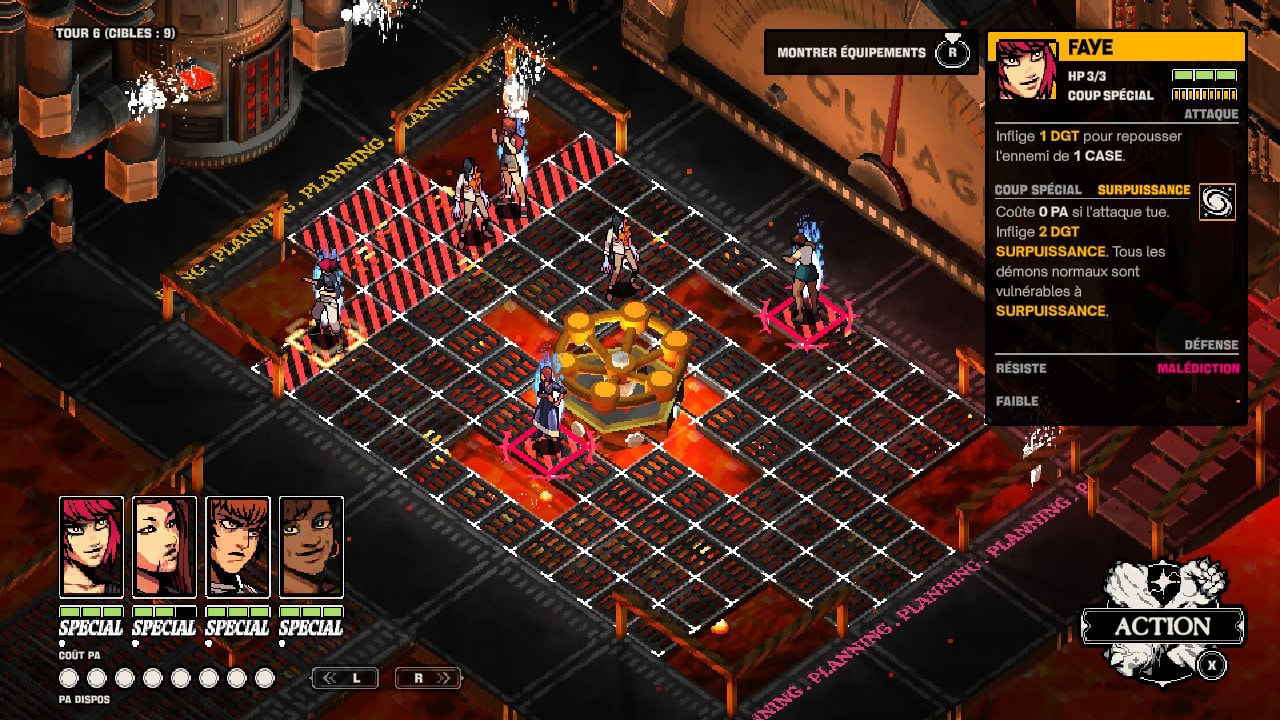Select the unit standing on the yellow marker

326,300
